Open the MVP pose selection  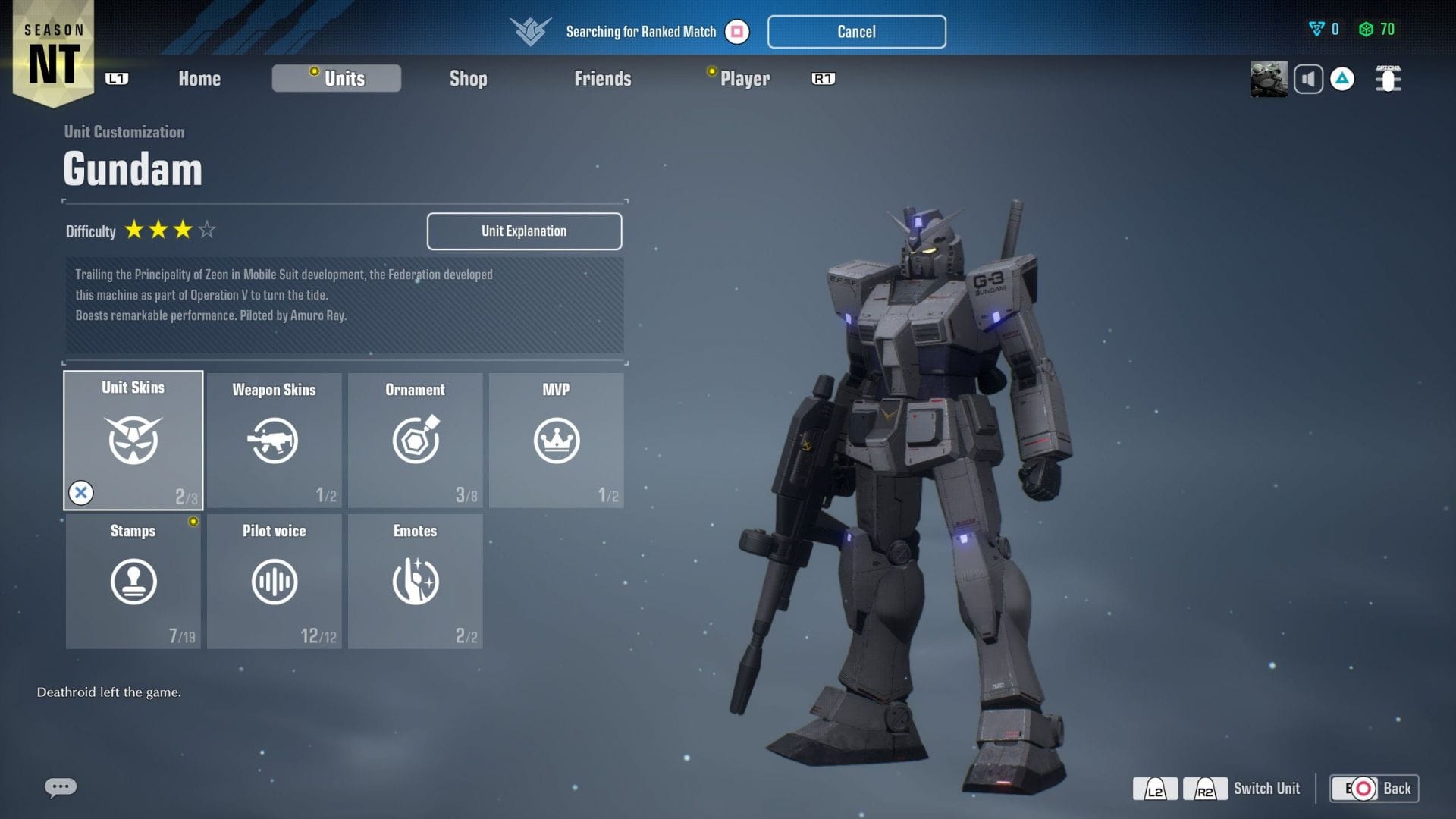556,440
